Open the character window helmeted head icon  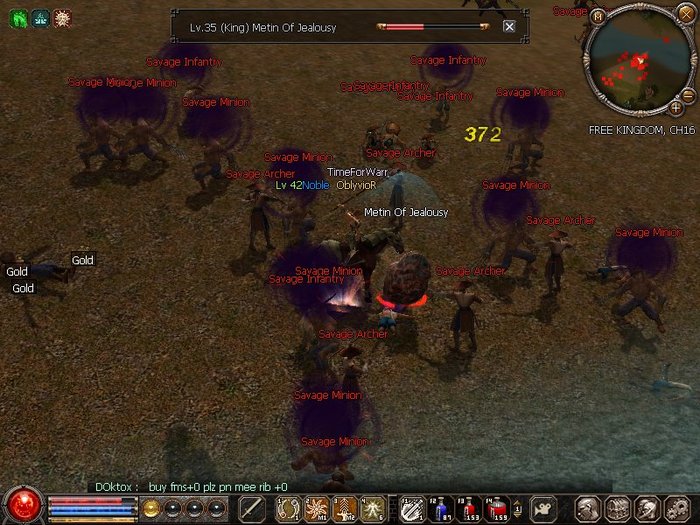click(x=587, y=509)
